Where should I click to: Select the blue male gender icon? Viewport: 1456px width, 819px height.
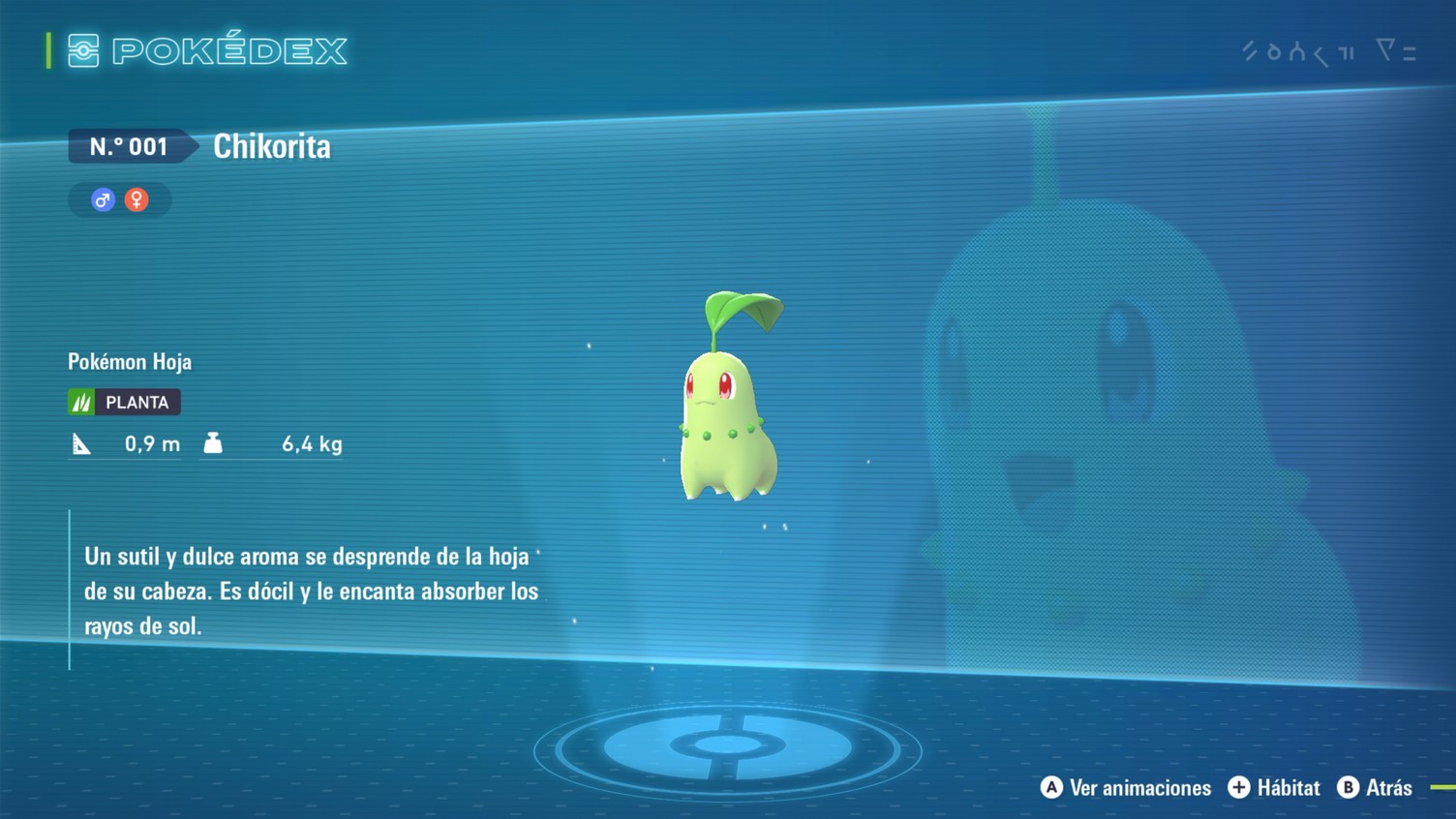pos(103,199)
